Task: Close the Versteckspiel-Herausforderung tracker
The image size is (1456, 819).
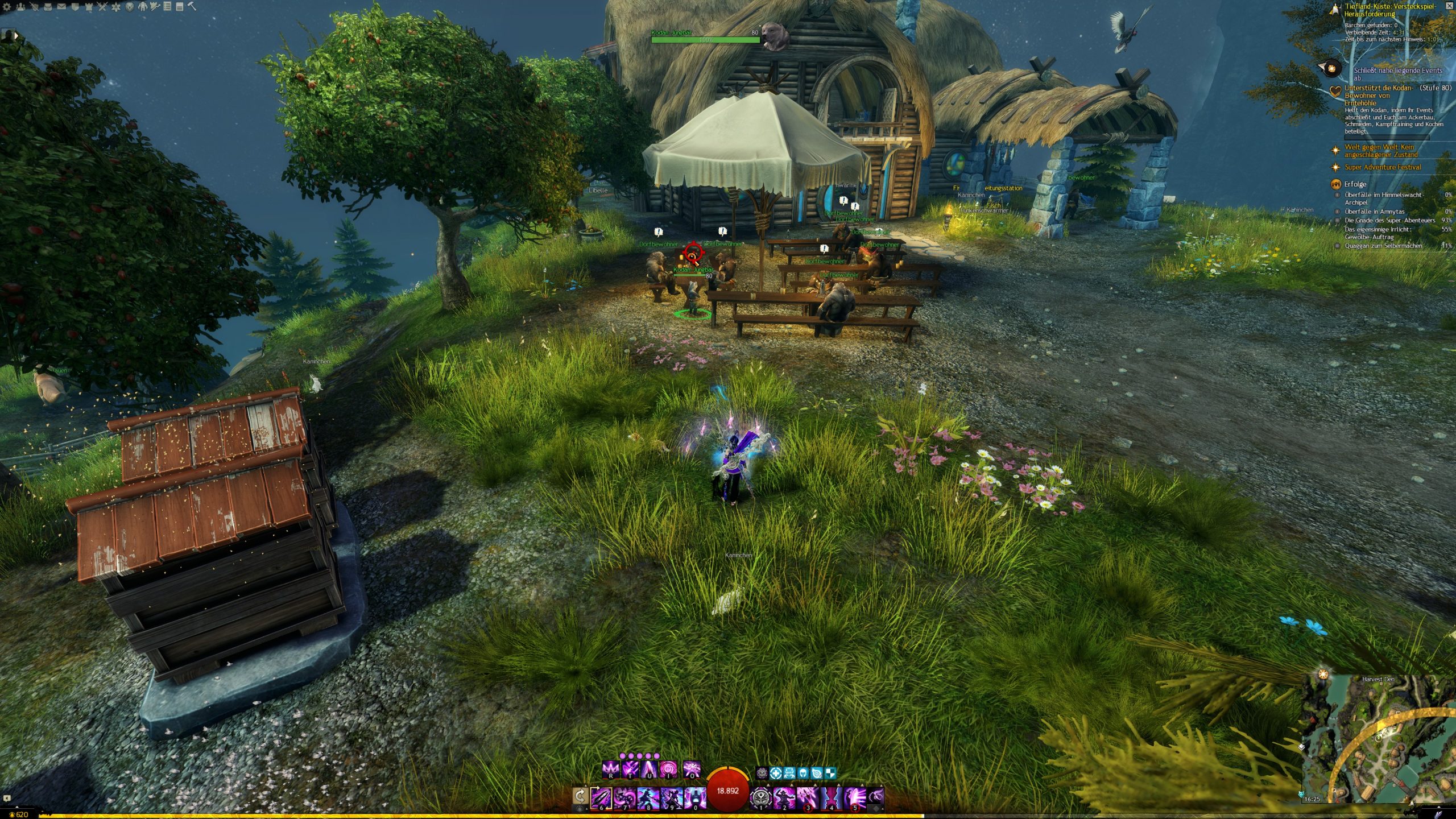Action: pos(1450,6)
